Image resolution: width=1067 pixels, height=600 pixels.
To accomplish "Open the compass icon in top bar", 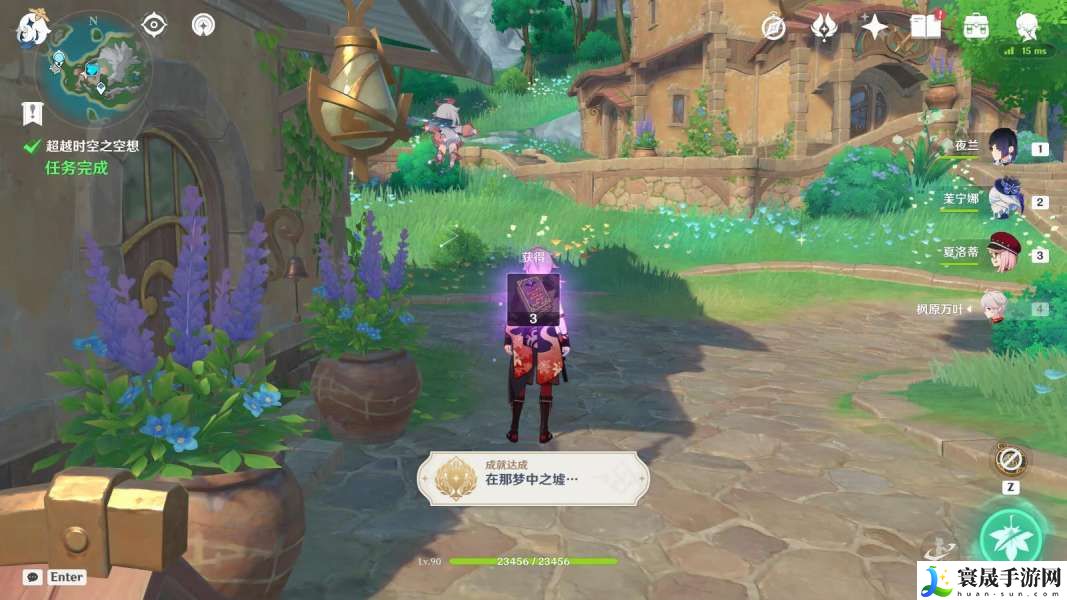I will click(x=773, y=27).
